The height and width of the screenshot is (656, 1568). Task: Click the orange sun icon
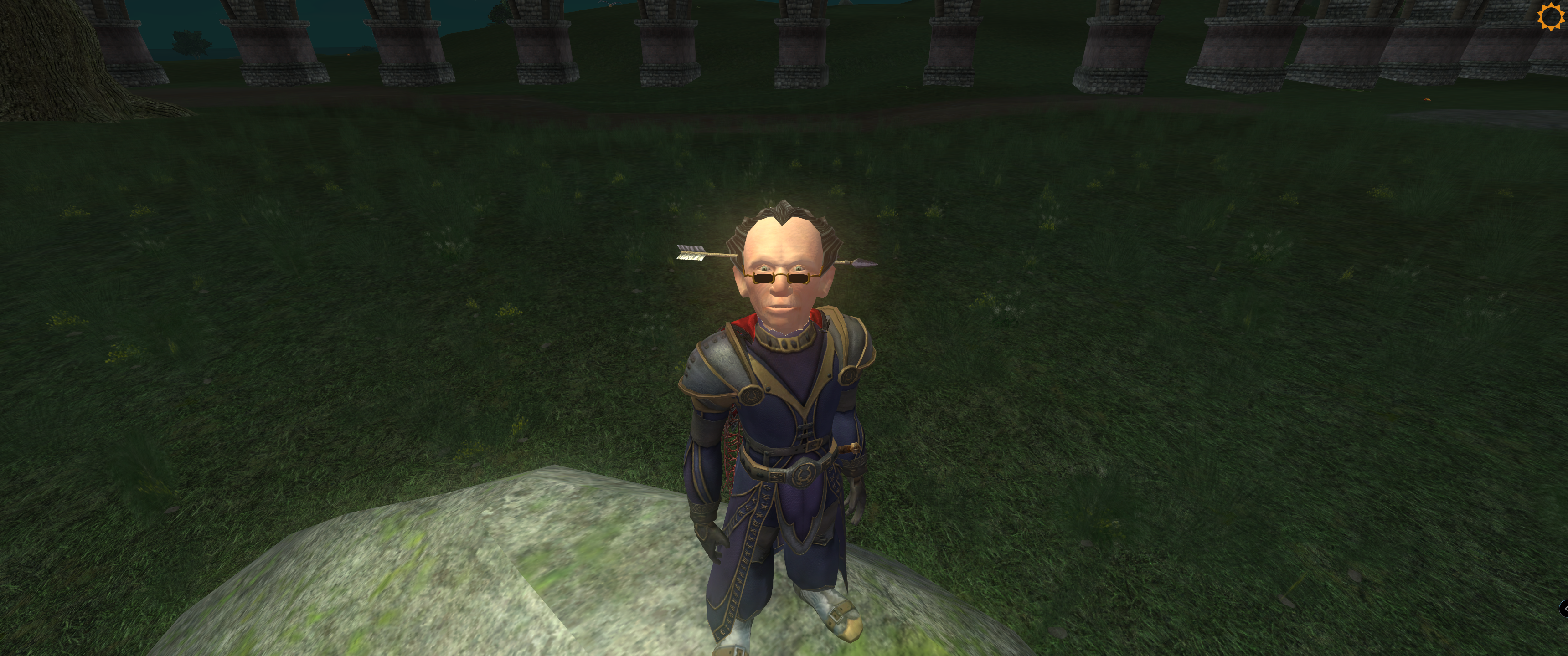(1550, 16)
